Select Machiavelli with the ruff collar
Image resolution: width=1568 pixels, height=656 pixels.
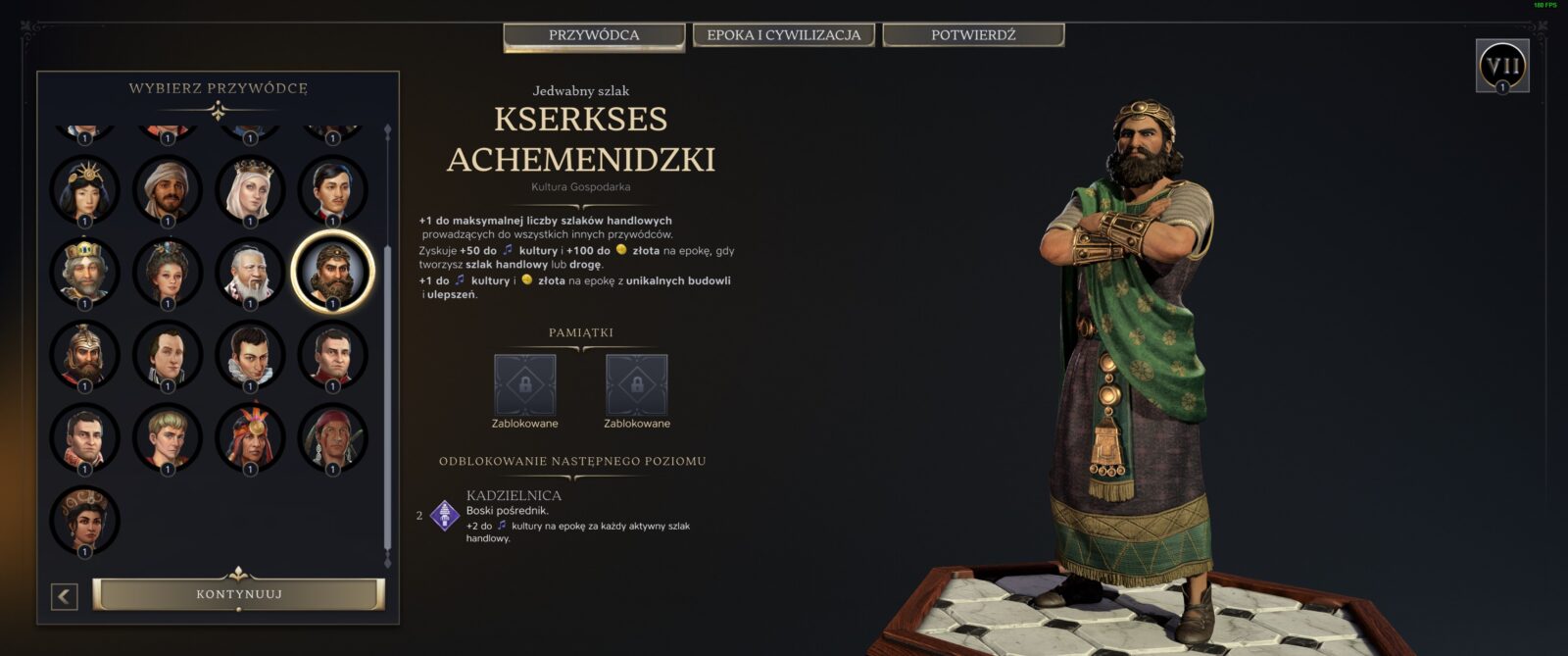tap(250, 354)
